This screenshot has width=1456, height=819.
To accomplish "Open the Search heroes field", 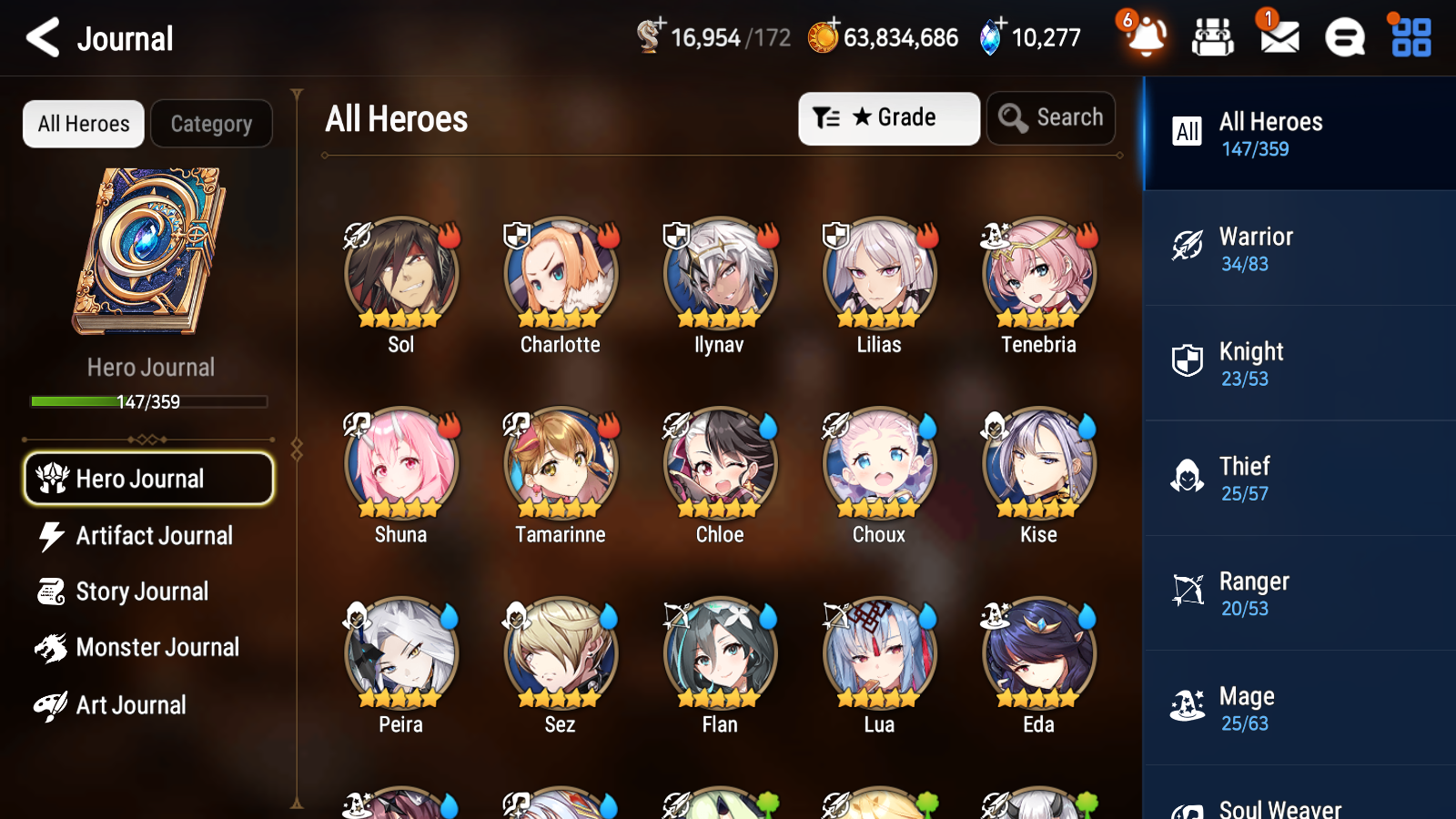I will tap(1051, 117).
